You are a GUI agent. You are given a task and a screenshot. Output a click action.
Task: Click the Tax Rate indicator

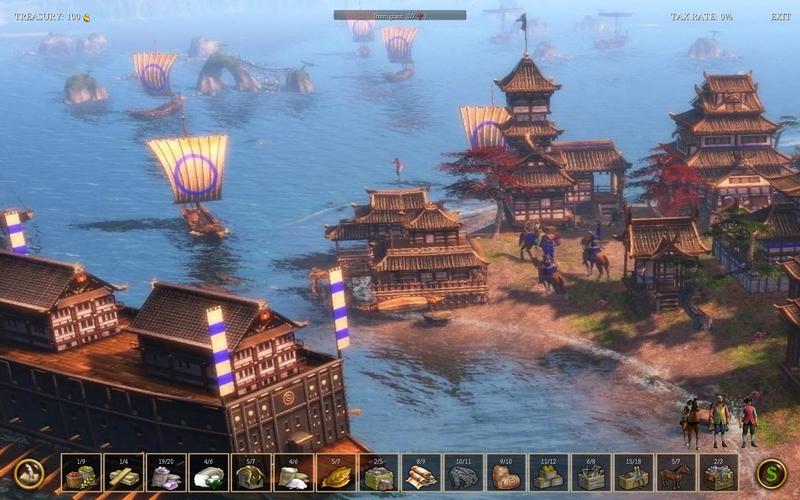coord(700,17)
